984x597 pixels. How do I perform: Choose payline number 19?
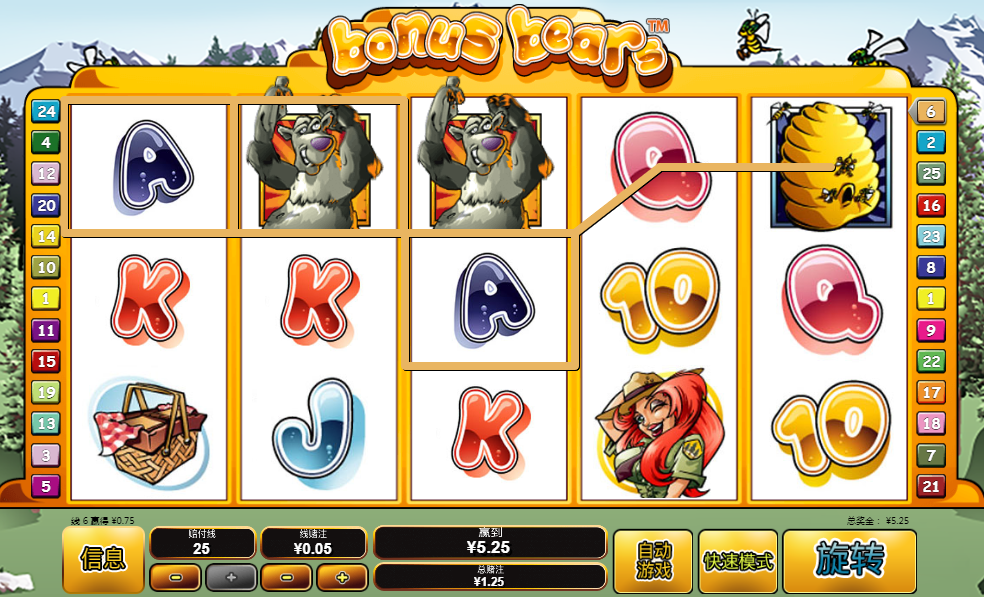(x=45, y=392)
